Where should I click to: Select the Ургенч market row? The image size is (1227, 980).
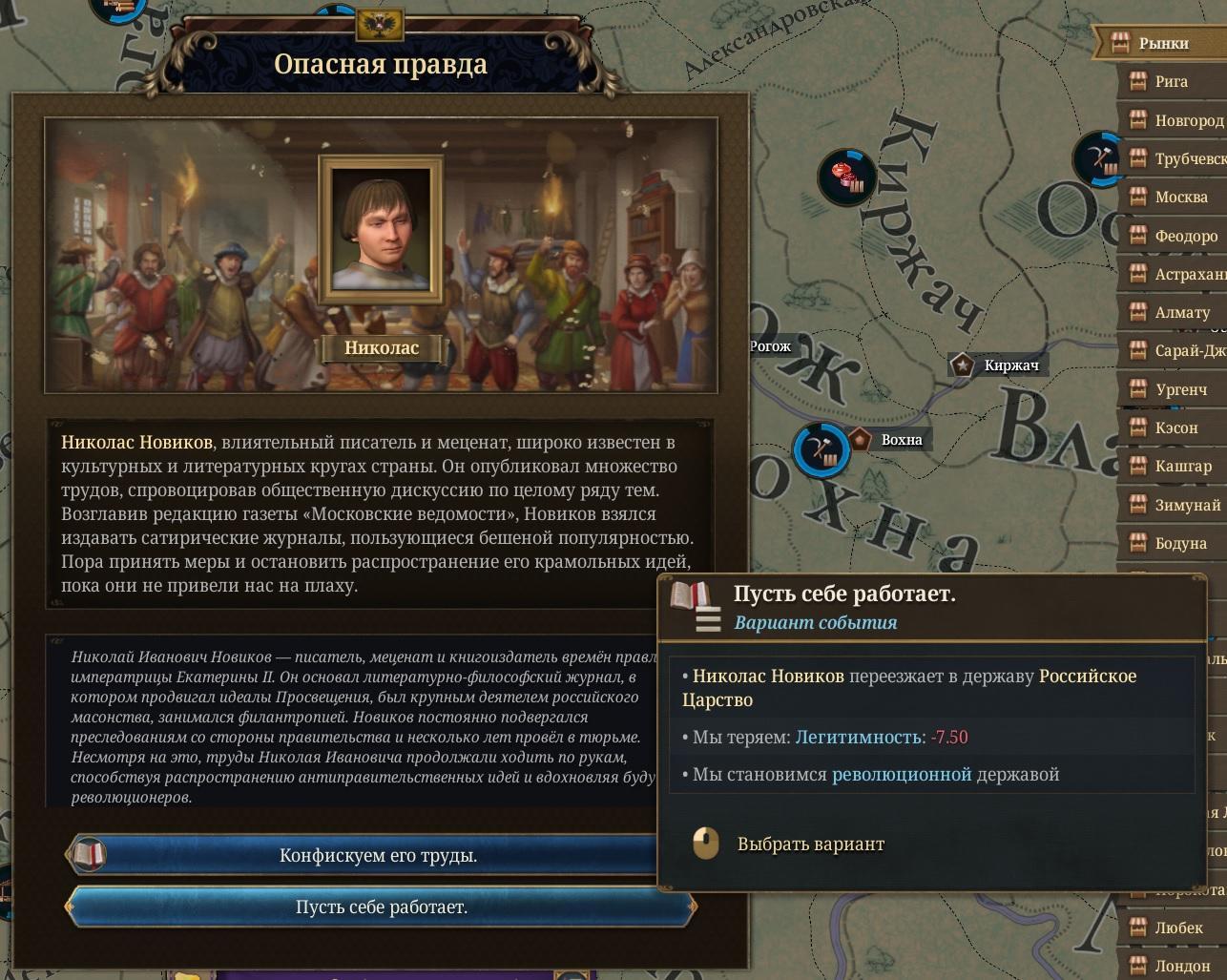(1180, 389)
